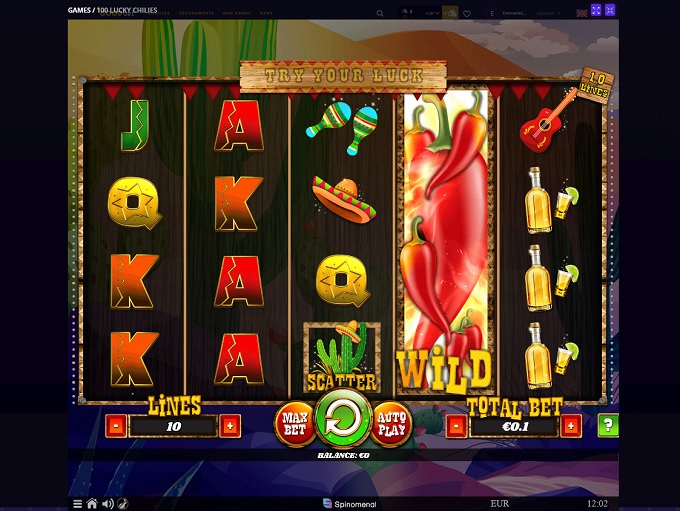
Task: Decrease the number of lines
Action: 115,426
